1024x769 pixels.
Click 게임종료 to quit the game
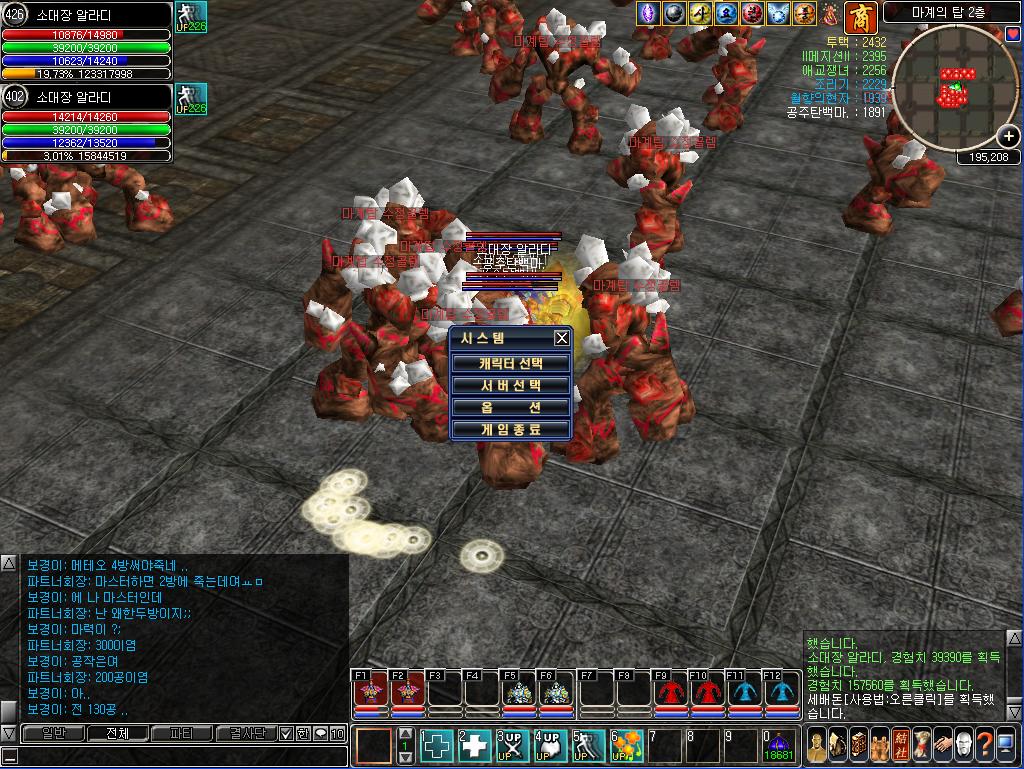point(511,430)
